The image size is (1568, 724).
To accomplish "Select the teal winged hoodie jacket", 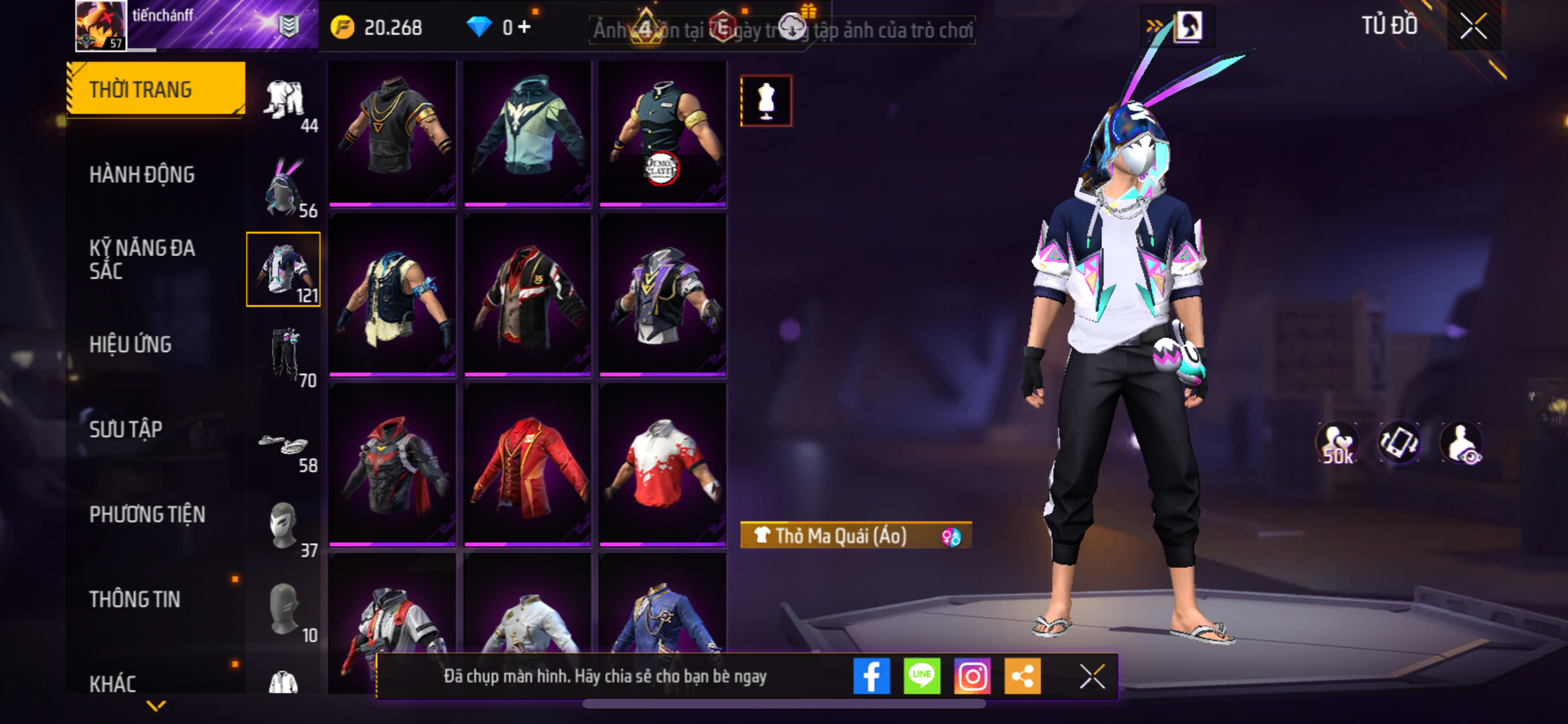I will (527, 133).
